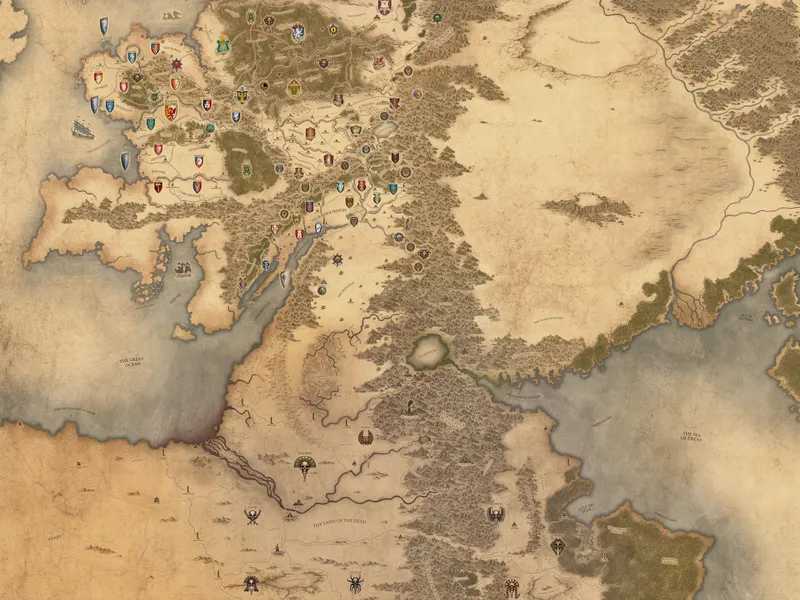
Task: Select the dark winged emblem above the skull headdress
Action: click(x=366, y=437)
